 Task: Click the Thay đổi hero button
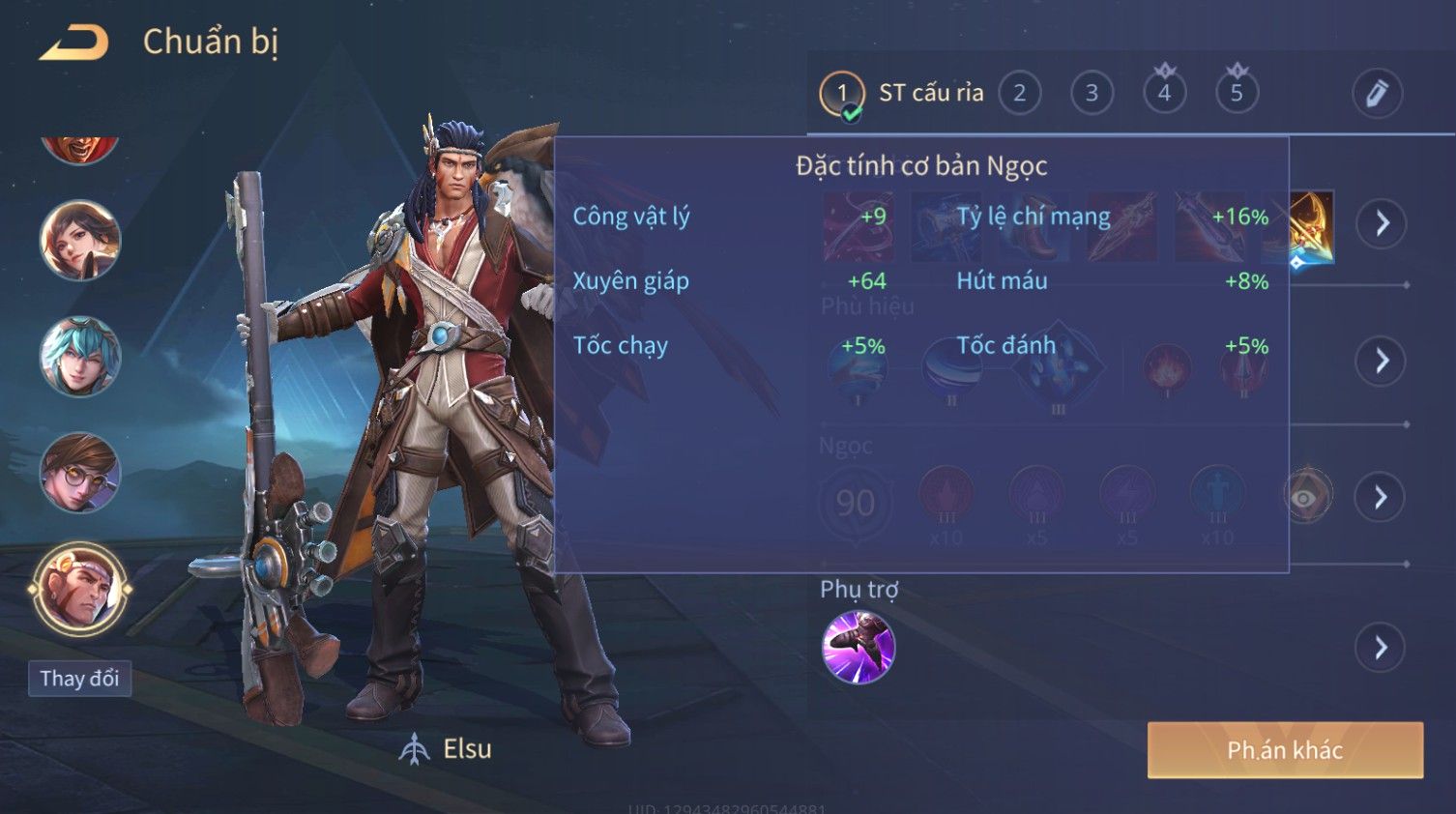click(79, 679)
